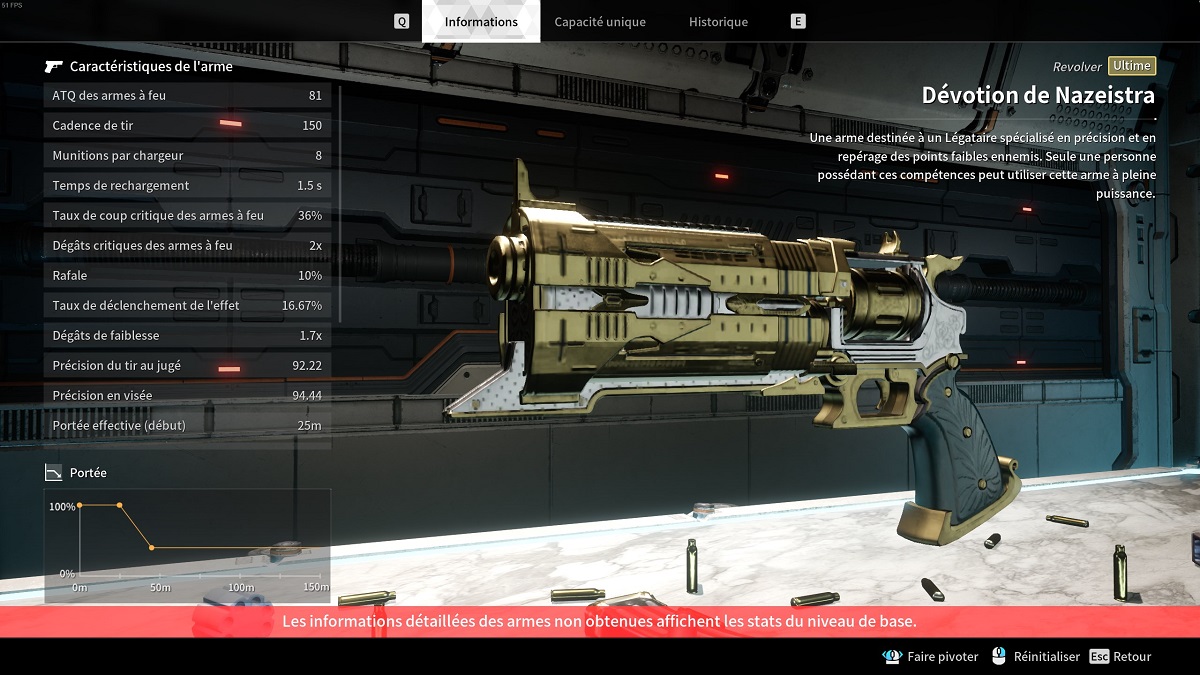Select the ATQ des armes à feu row
Image resolution: width=1200 pixels, height=675 pixels.
click(187, 96)
